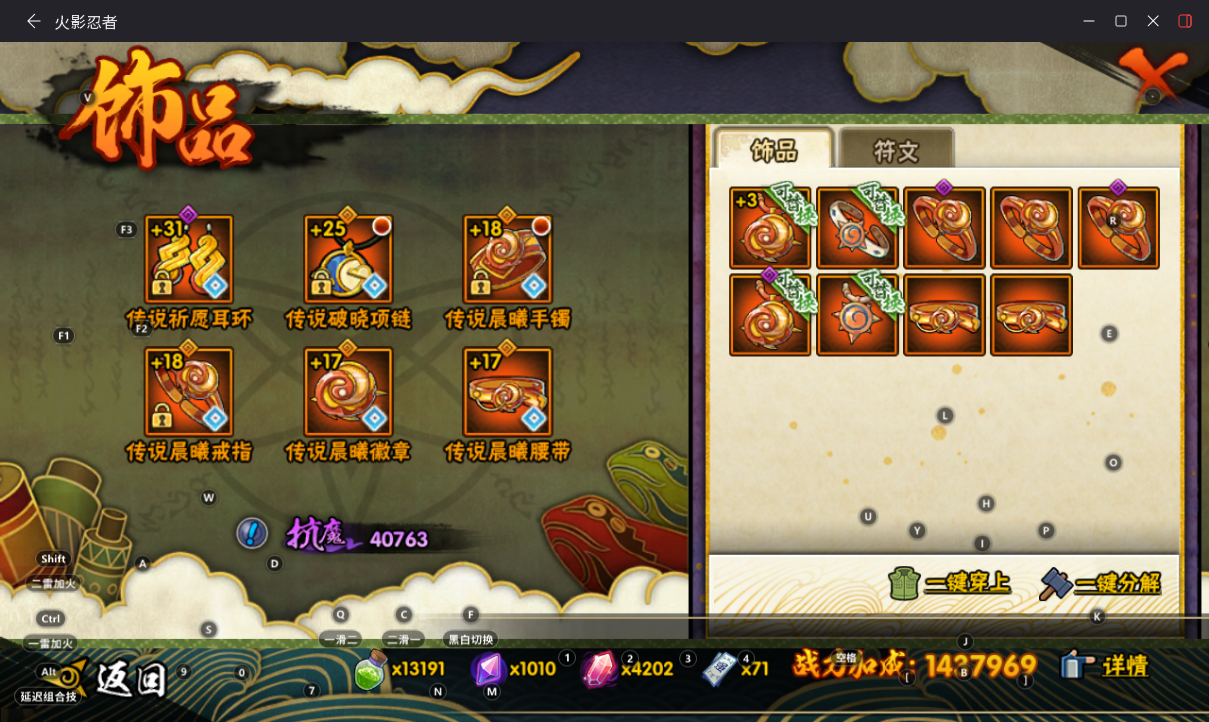Open the 传说晨曦手镯 equipment slot
Viewport: 1209px width, 722px height.
(508, 259)
